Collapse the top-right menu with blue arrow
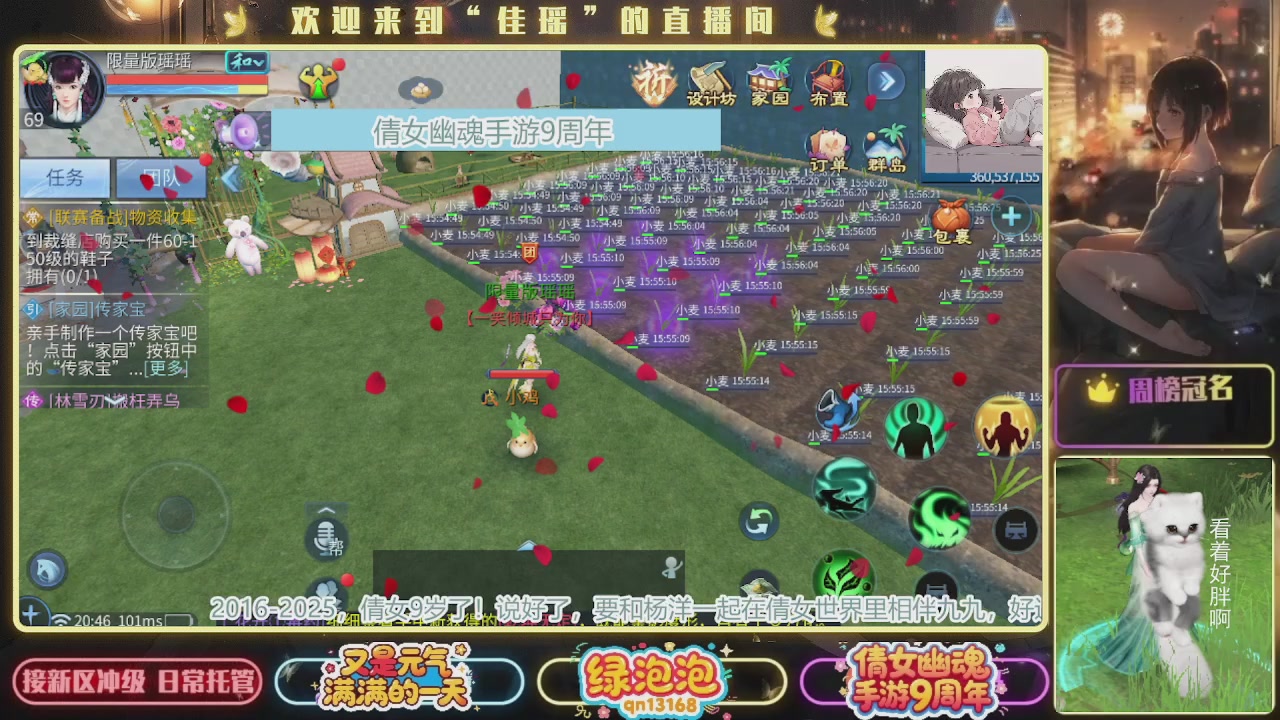The height and width of the screenshot is (720, 1280). pyautogui.click(x=888, y=83)
